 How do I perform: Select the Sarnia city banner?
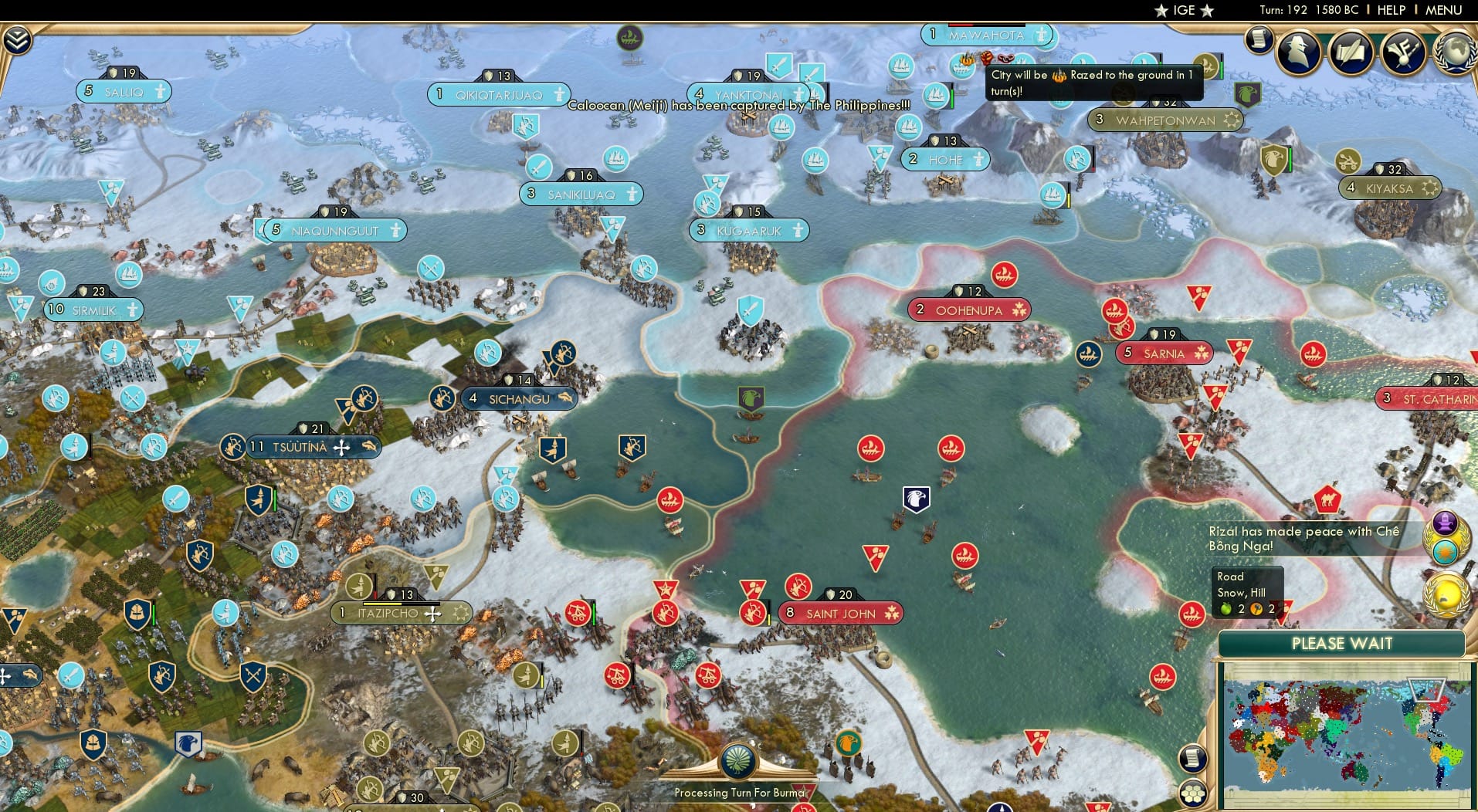coord(1164,353)
